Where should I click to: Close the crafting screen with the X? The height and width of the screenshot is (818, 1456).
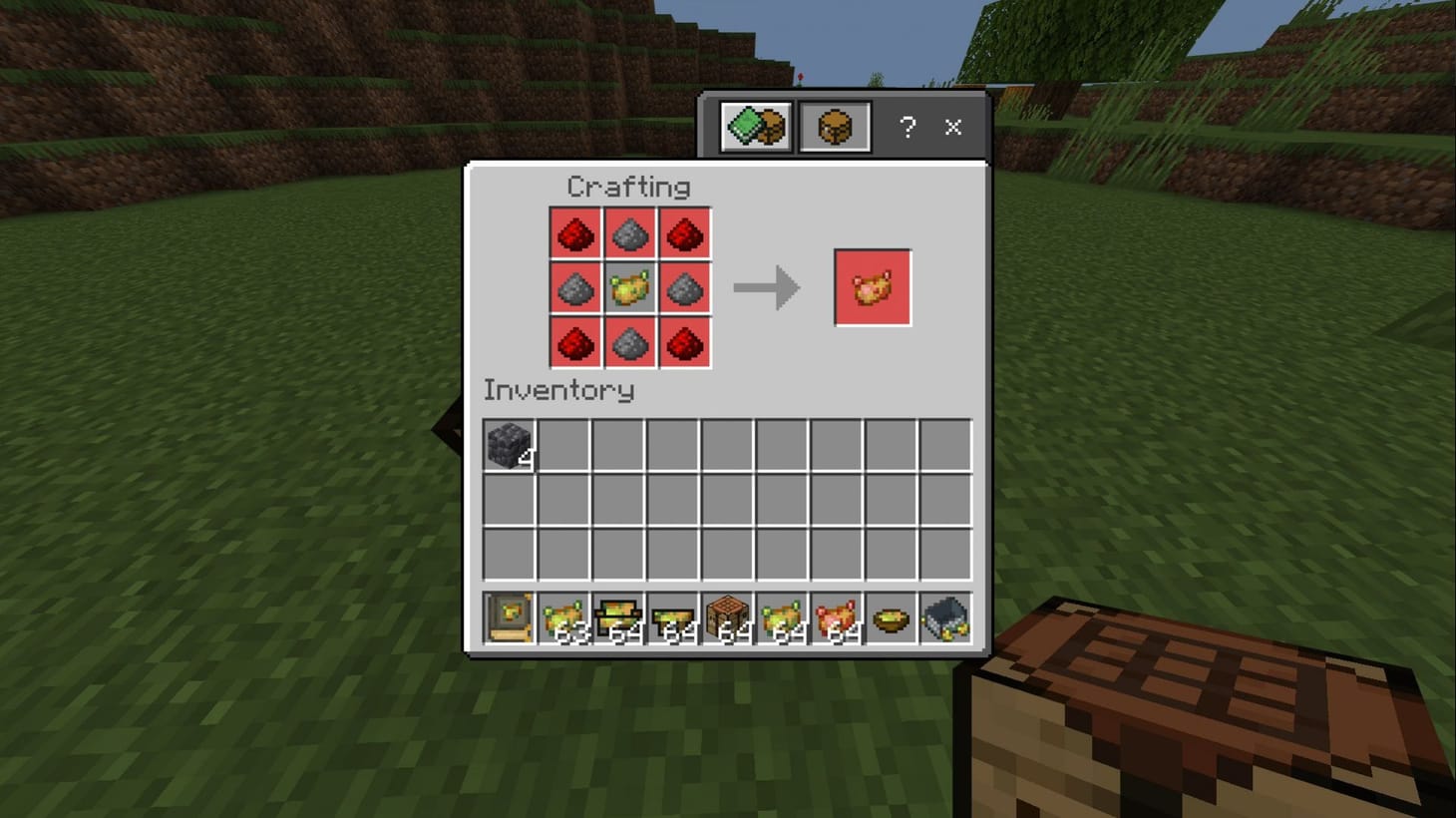pos(951,127)
